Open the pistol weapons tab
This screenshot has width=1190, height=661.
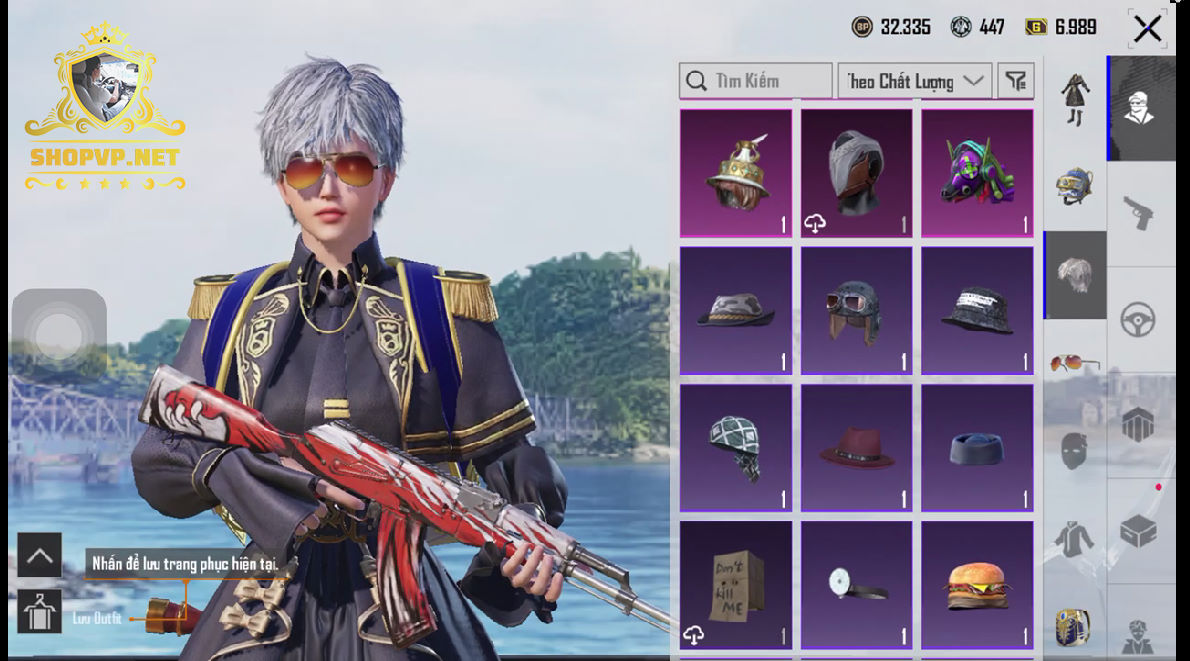tap(1140, 213)
